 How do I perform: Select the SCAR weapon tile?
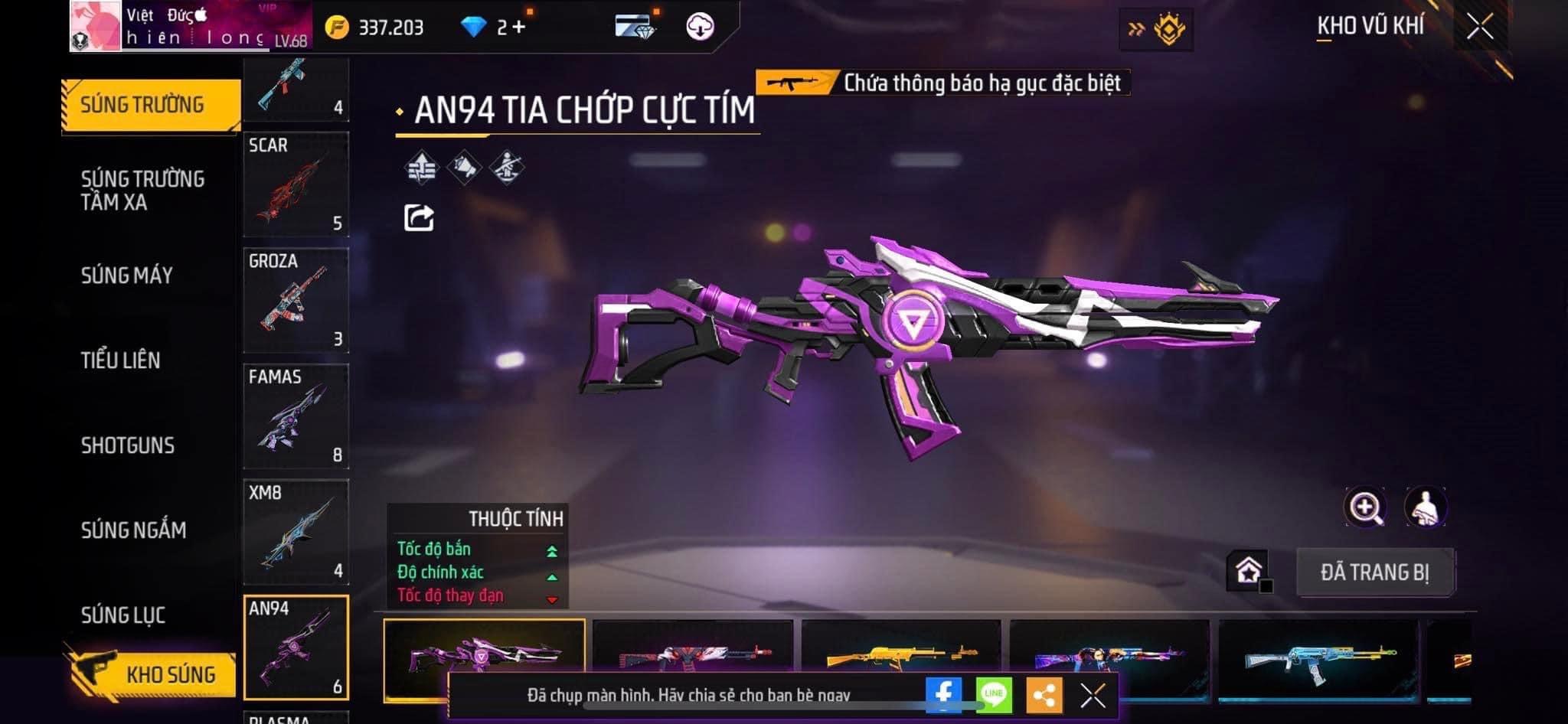pyautogui.click(x=296, y=184)
